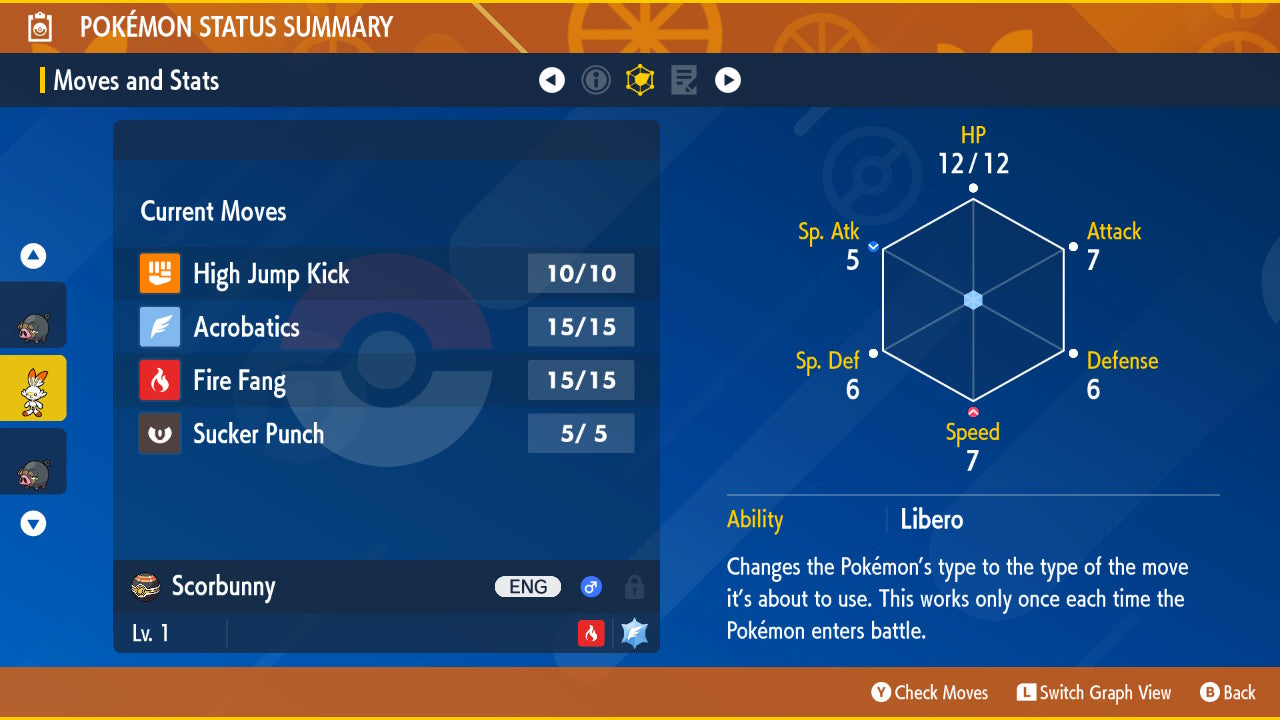
Task: Click the Check Moves option
Action: [x=930, y=692]
